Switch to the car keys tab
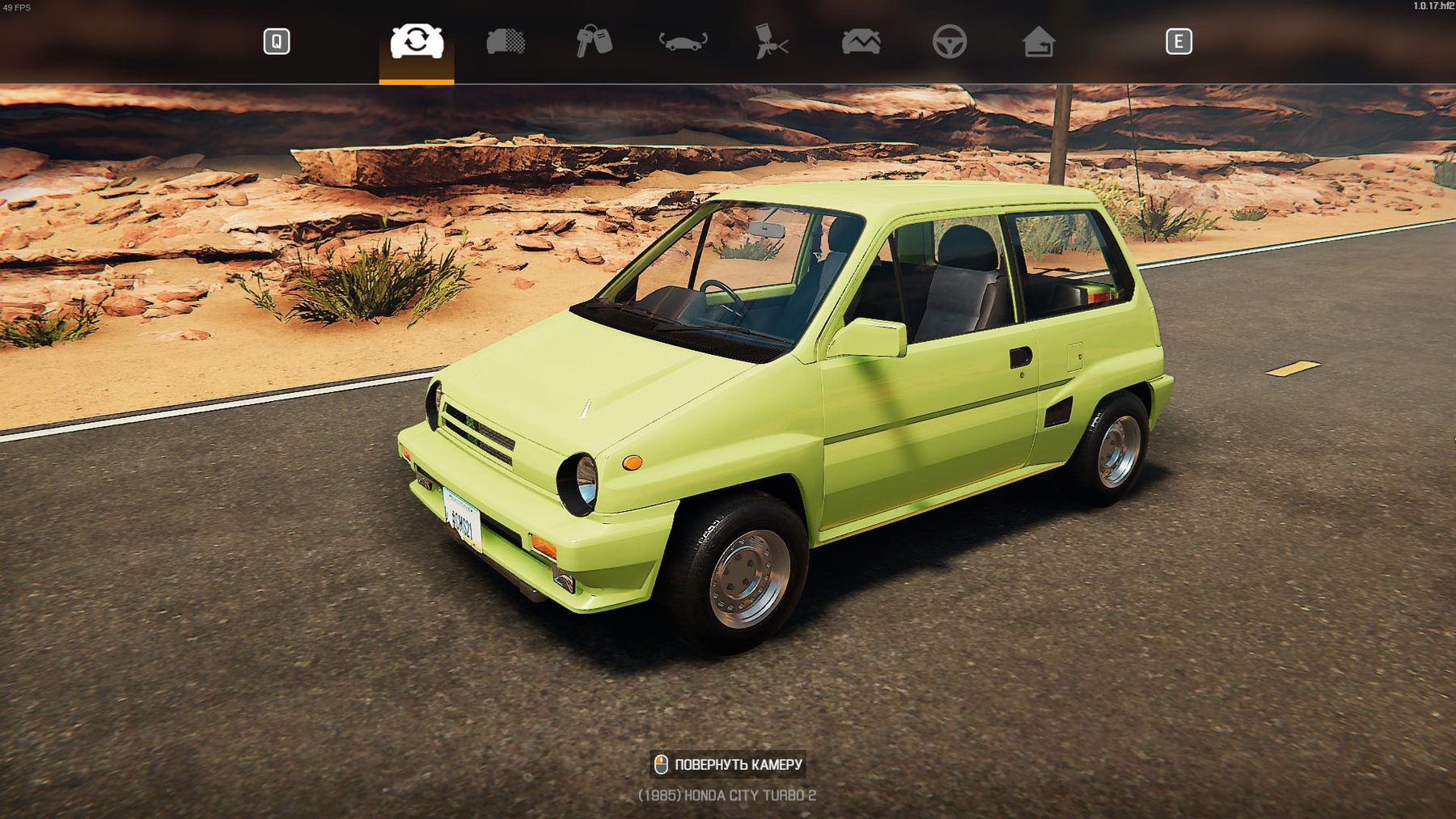This screenshot has width=1456, height=819. pyautogui.click(x=594, y=41)
